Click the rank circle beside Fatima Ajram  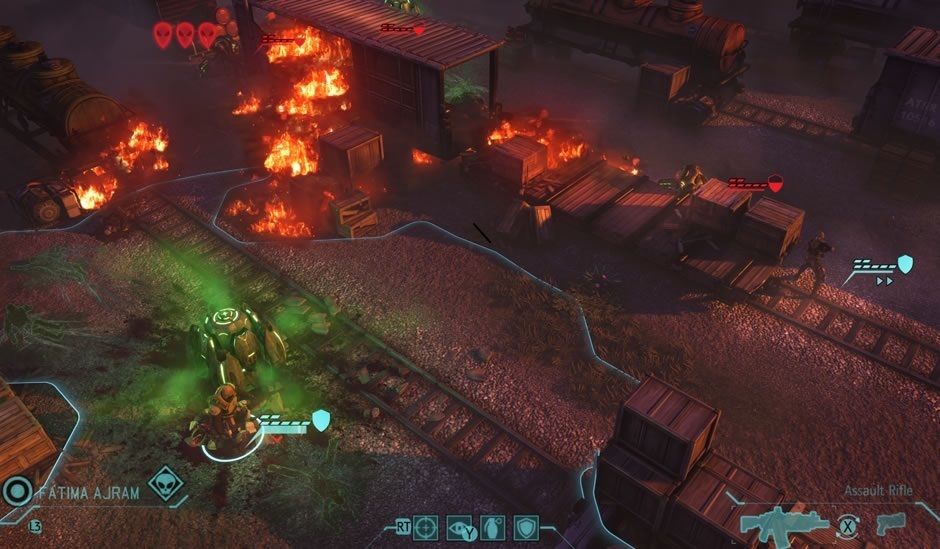[x=17, y=491]
